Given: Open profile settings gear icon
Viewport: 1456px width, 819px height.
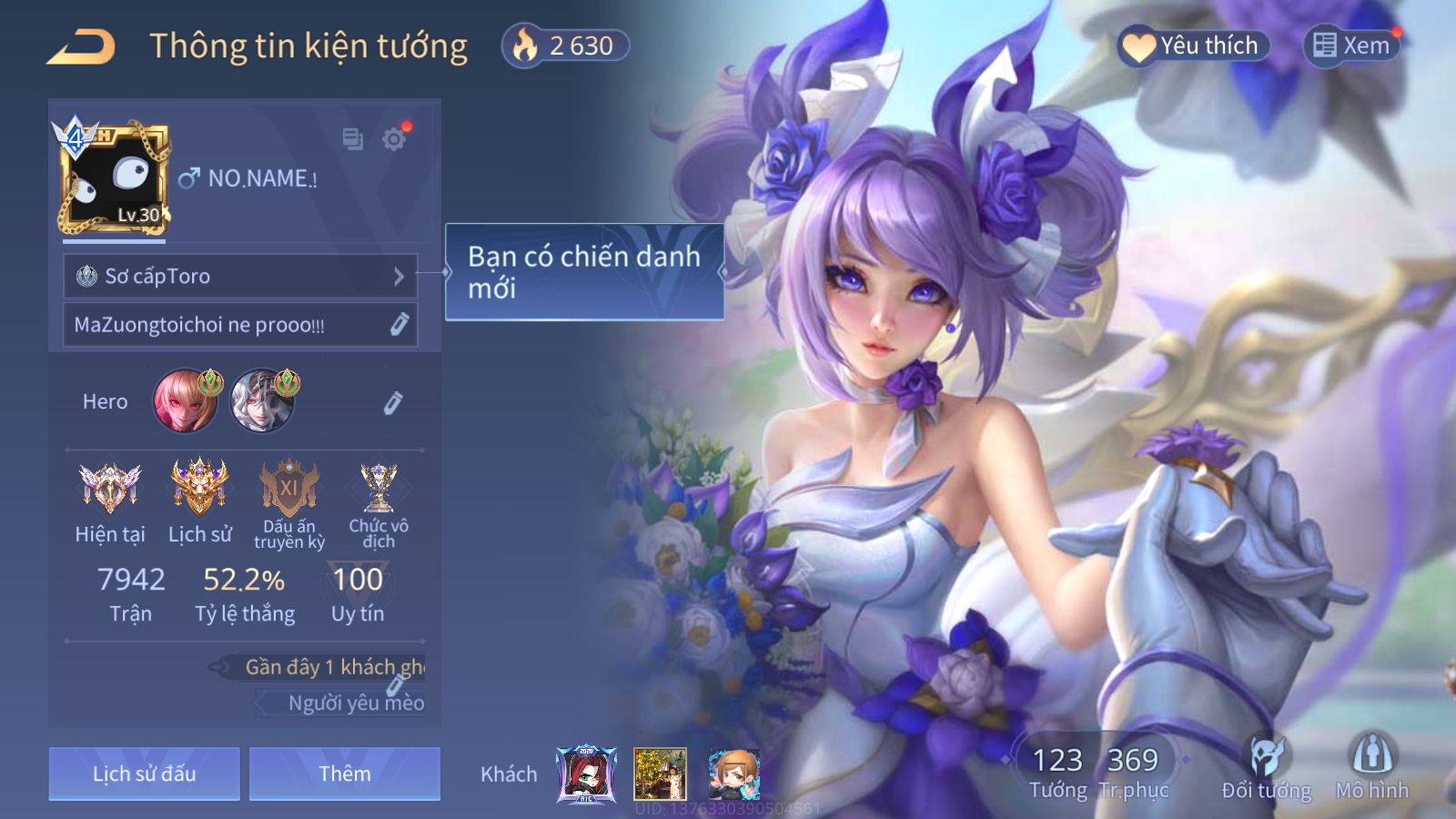Looking at the screenshot, I should (x=394, y=139).
